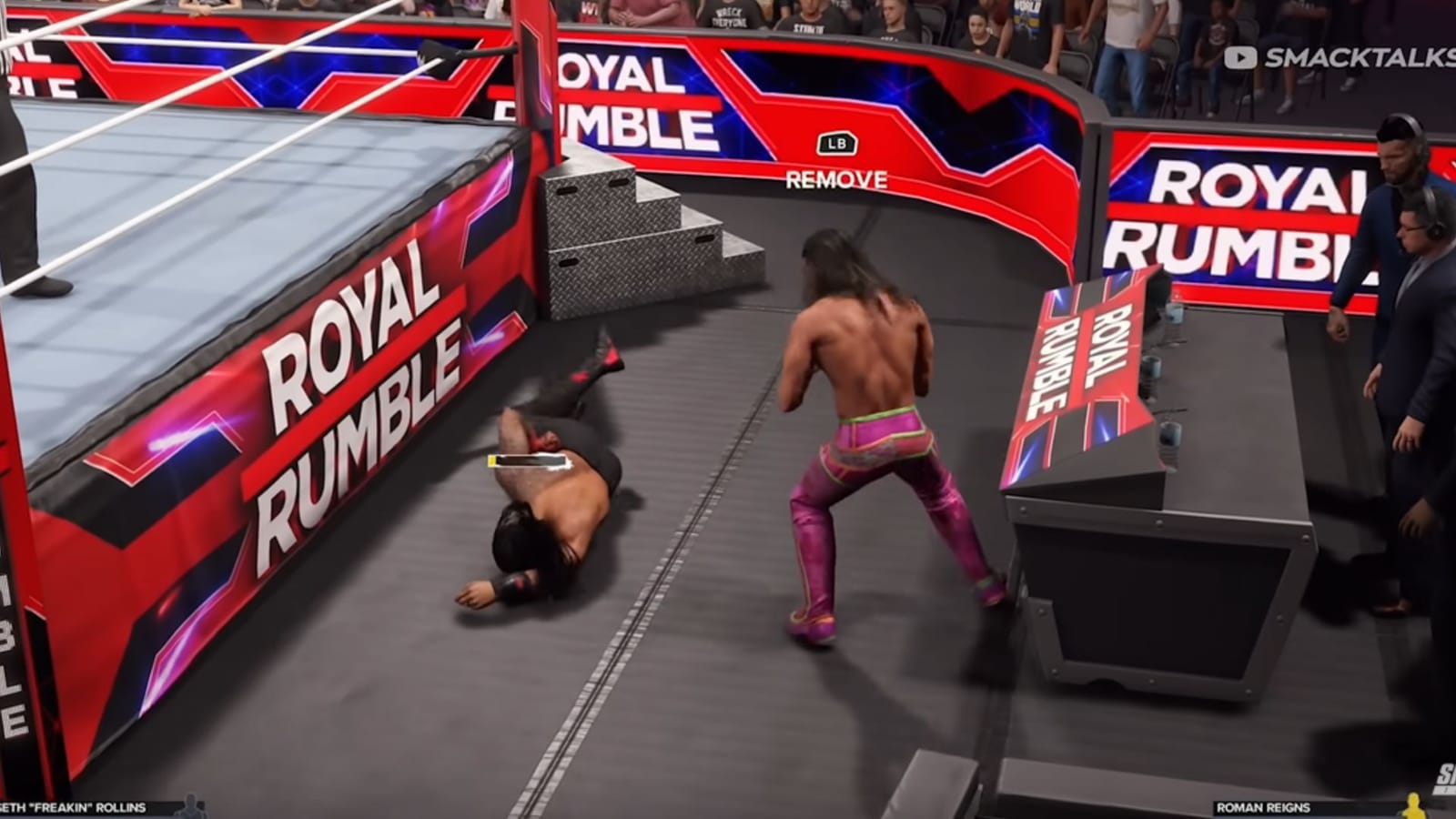Click the REMOVE label text

click(x=835, y=180)
